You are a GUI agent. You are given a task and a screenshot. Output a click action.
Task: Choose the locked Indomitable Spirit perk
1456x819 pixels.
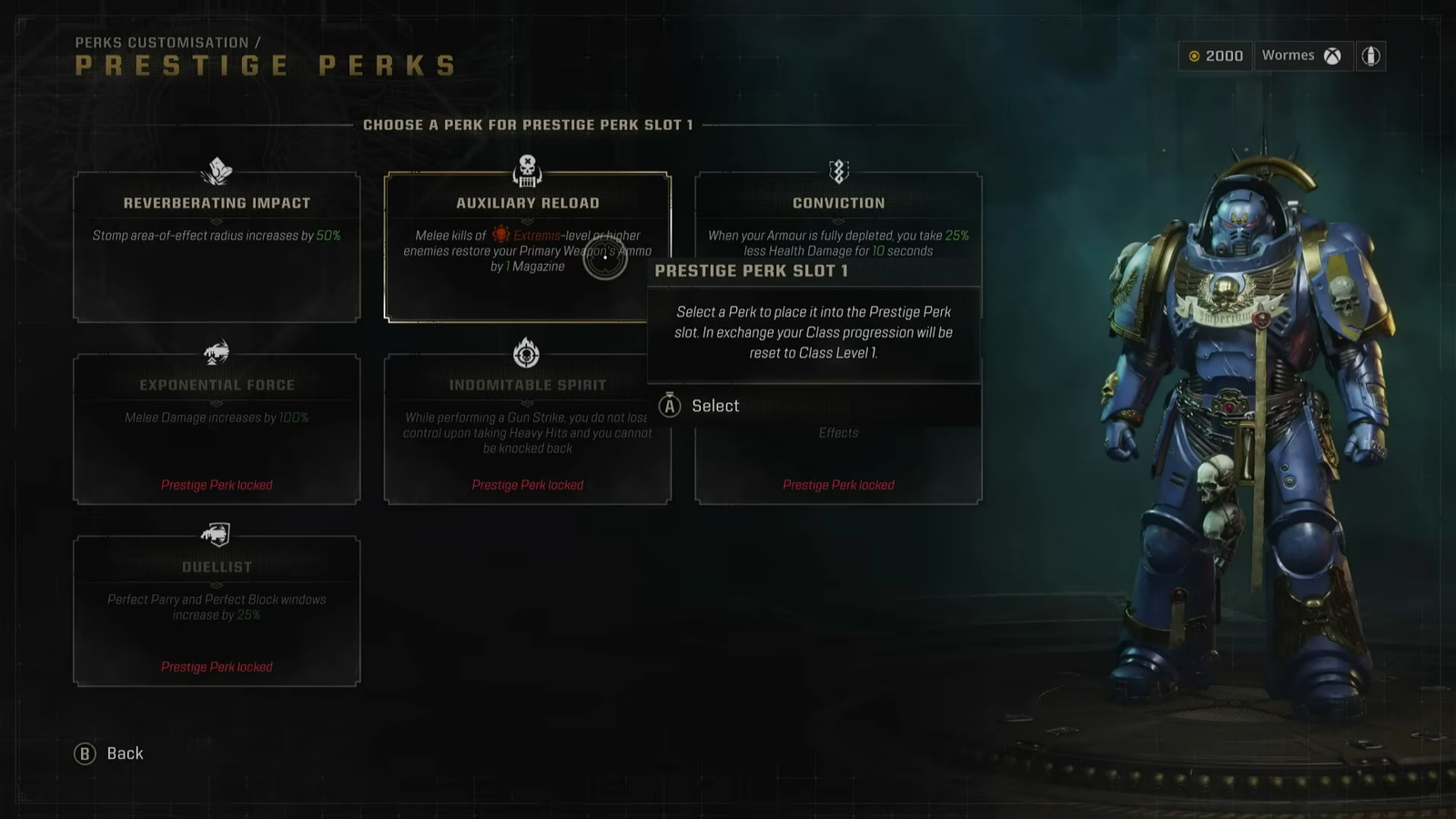click(527, 430)
